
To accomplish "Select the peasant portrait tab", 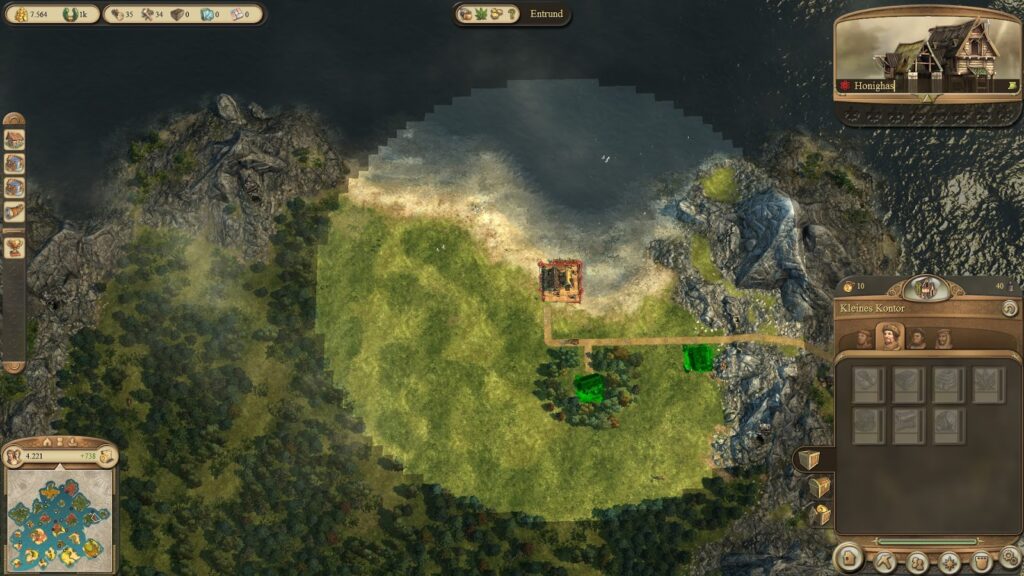I will click(x=864, y=338).
